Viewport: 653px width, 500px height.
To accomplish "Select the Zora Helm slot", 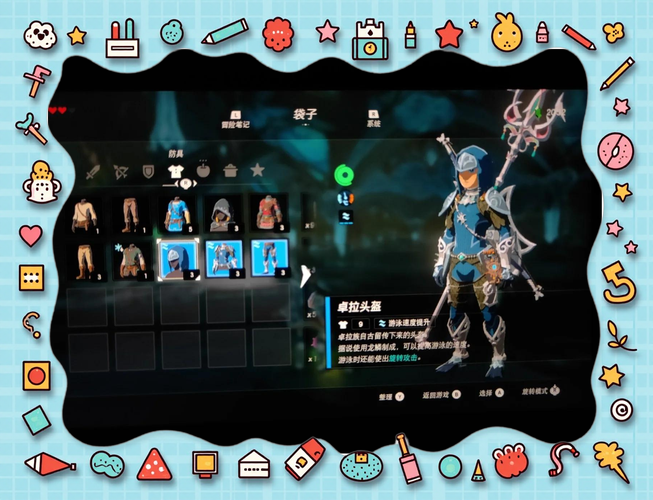I will tap(177, 258).
